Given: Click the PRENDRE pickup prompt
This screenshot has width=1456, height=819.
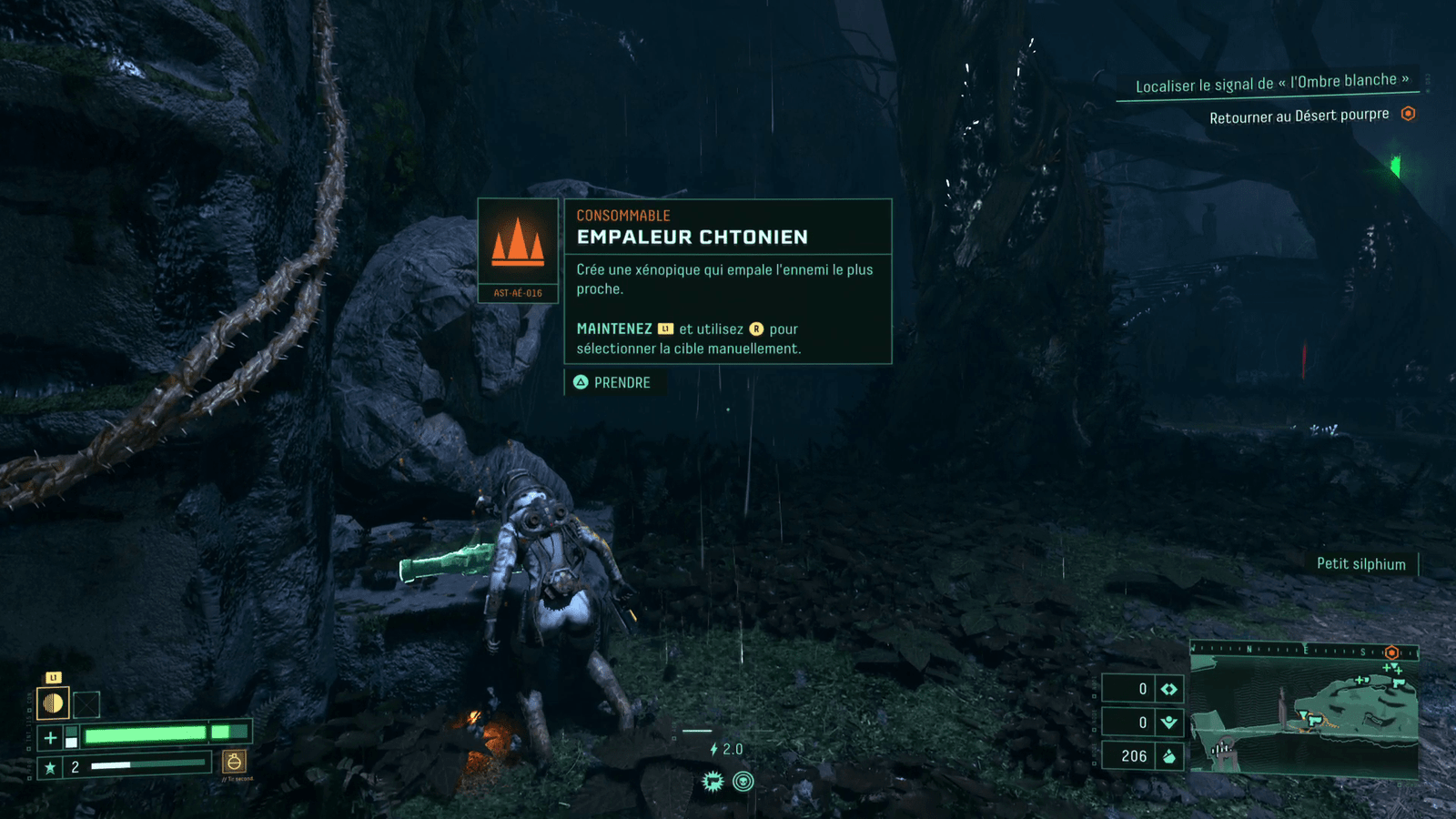Looking at the screenshot, I should click(612, 383).
